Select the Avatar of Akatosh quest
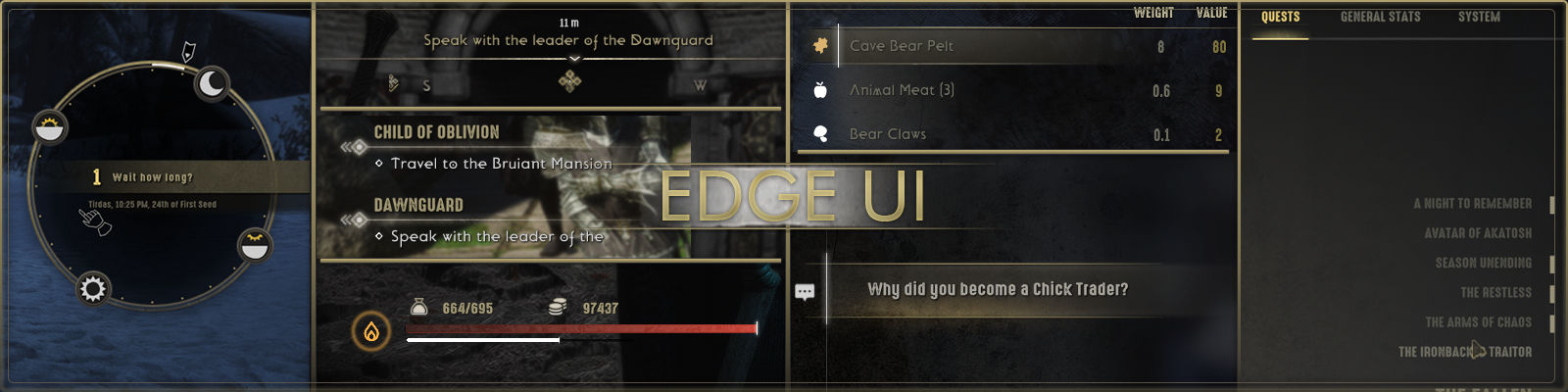The height and width of the screenshot is (392, 1568). click(1478, 233)
